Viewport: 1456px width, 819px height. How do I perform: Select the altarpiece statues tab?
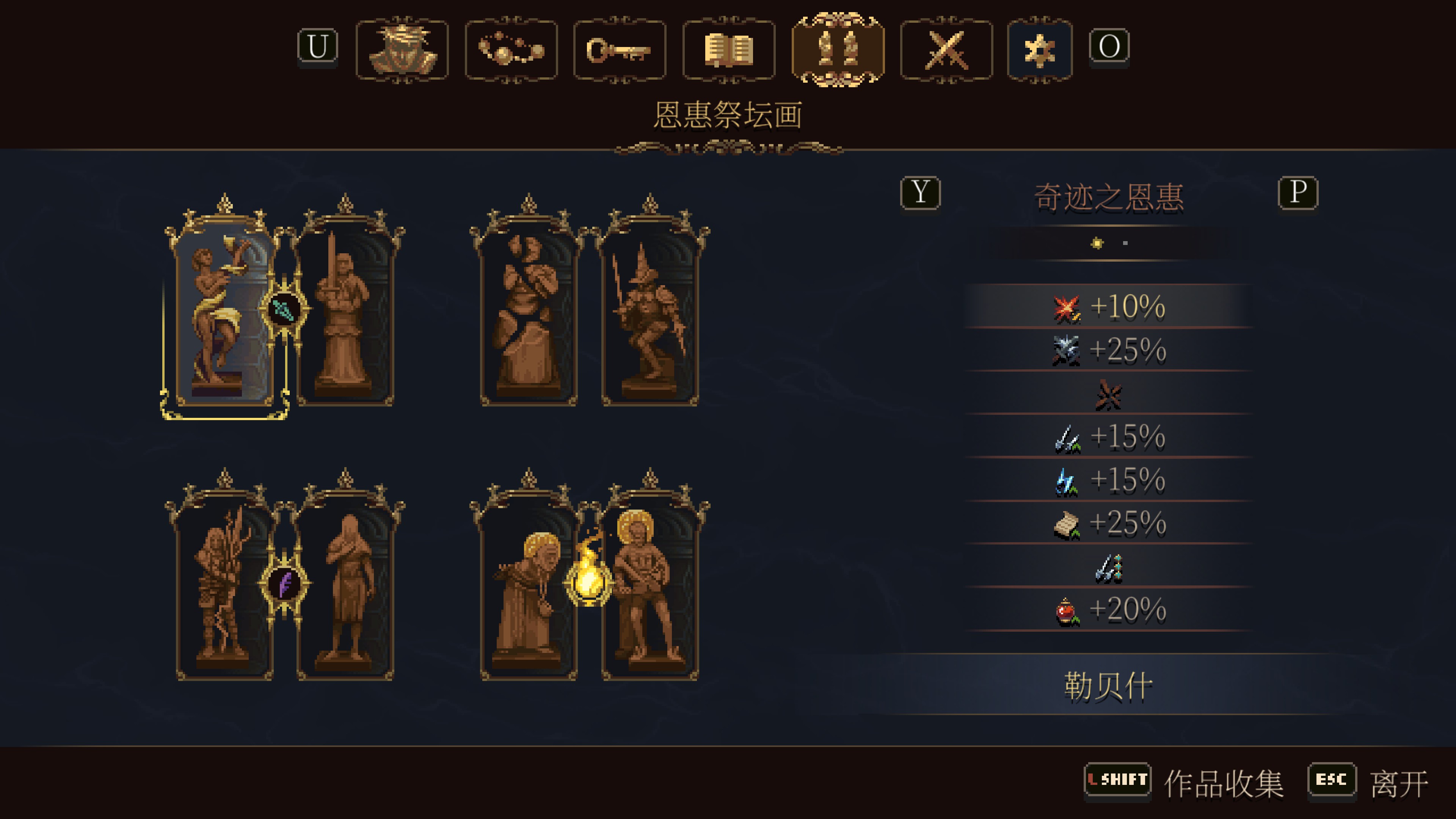[838, 50]
